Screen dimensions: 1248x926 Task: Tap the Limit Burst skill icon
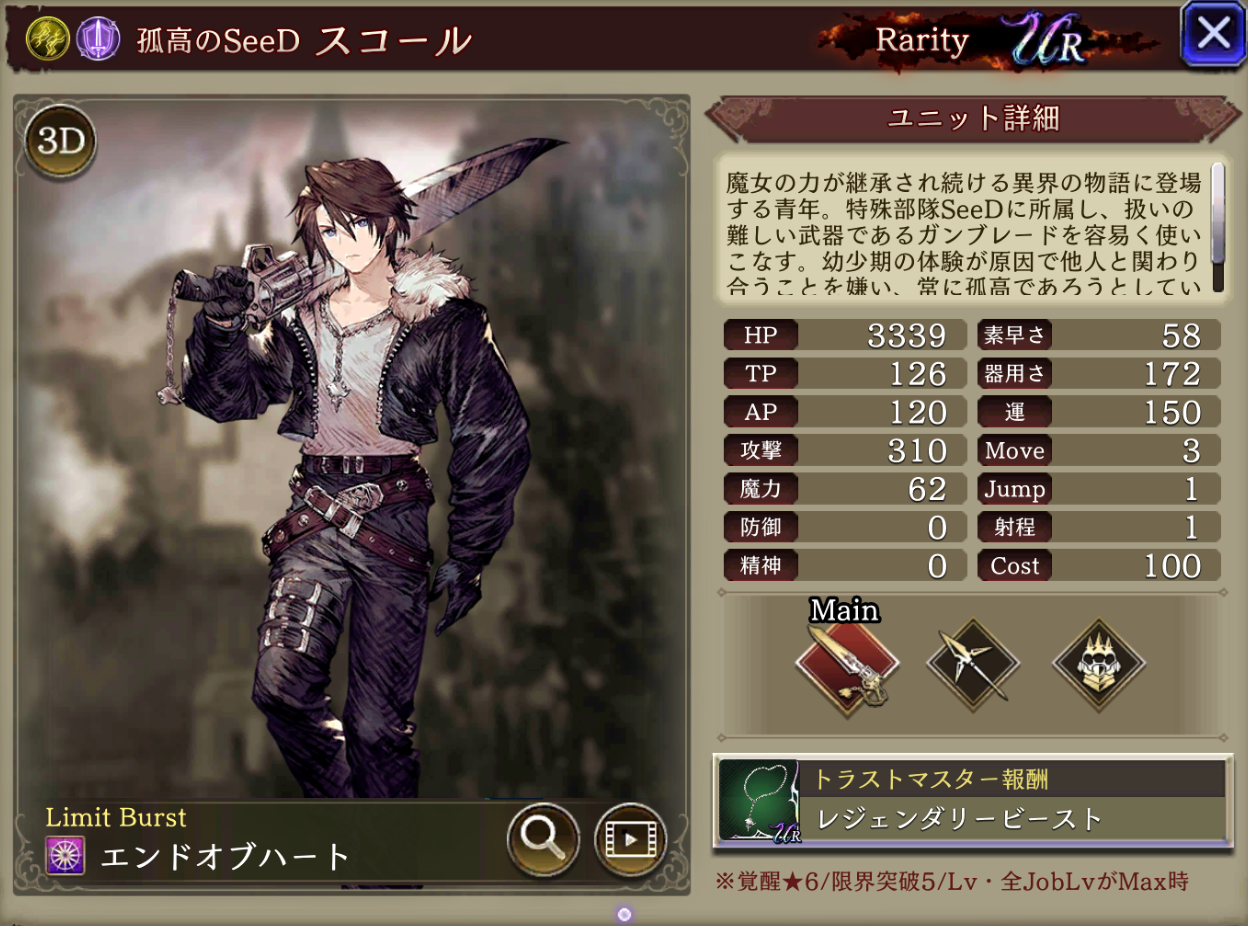click(65, 857)
